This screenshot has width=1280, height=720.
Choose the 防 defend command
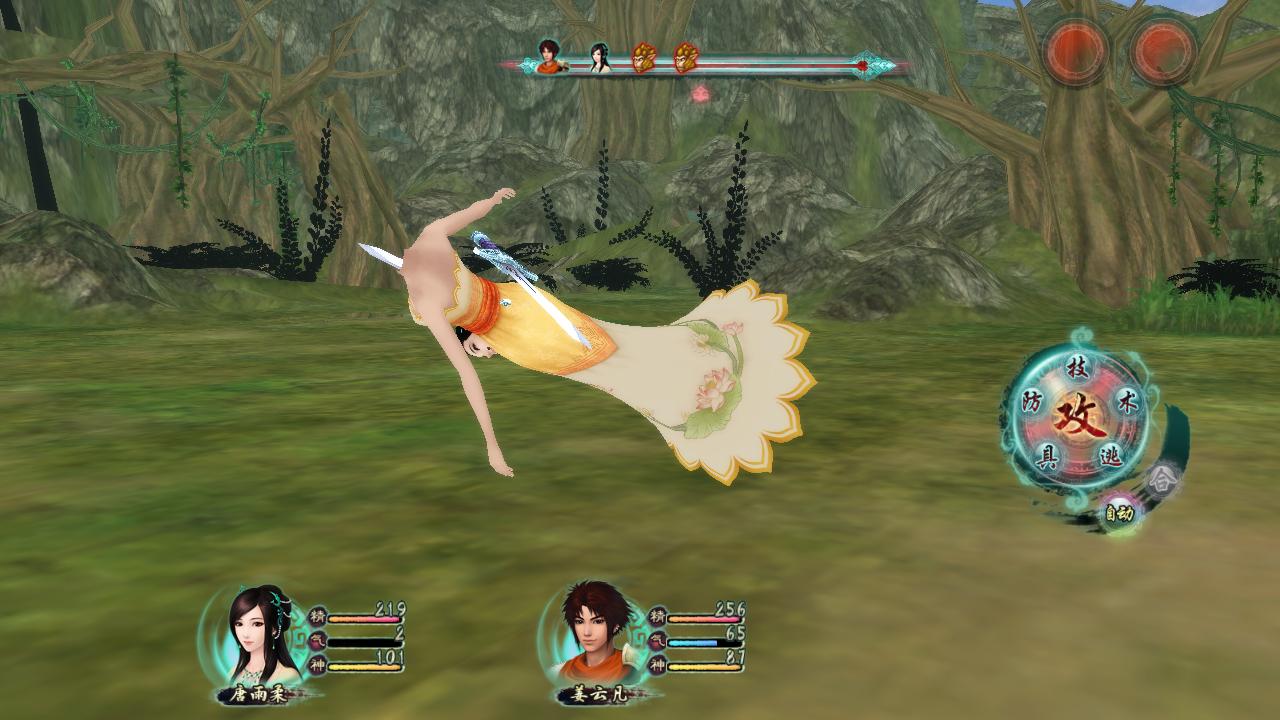tap(1032, 403)
